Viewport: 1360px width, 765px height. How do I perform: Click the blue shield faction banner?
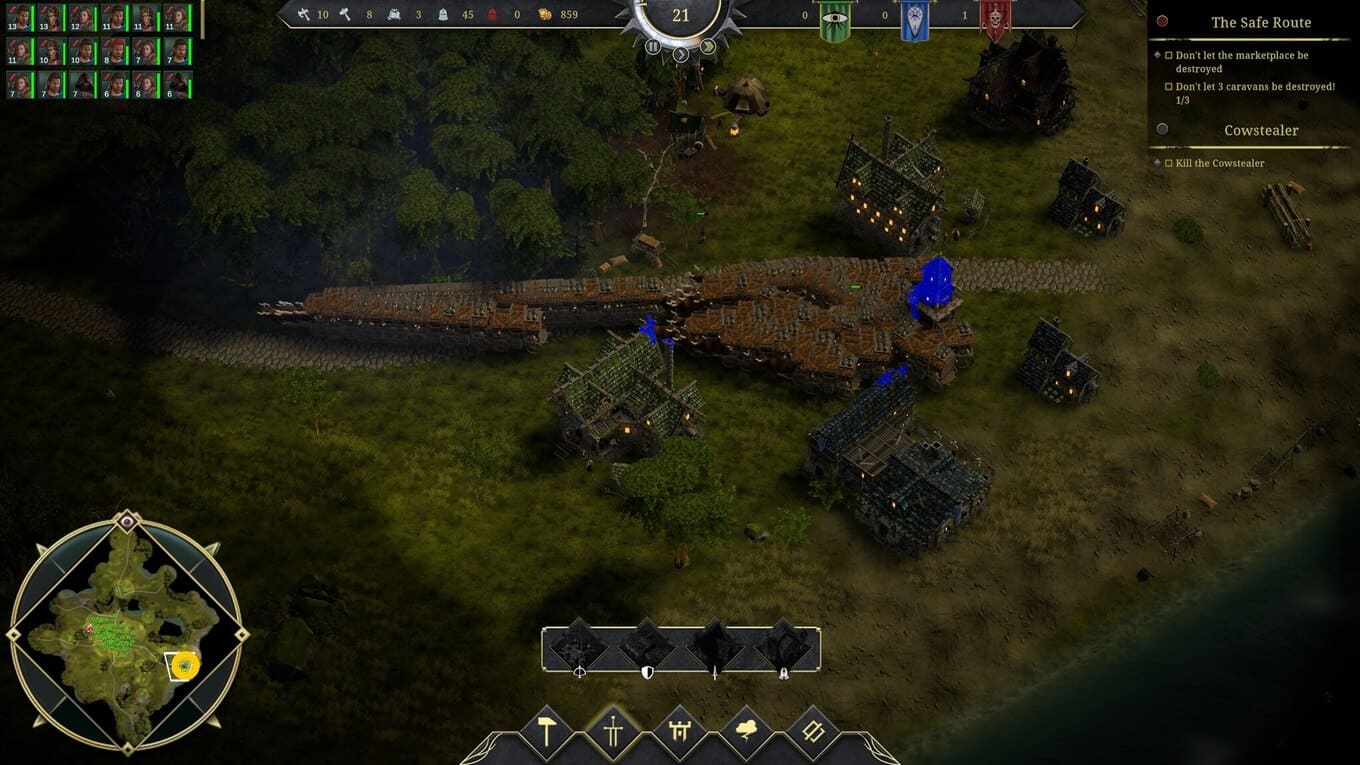coord(914,20)
